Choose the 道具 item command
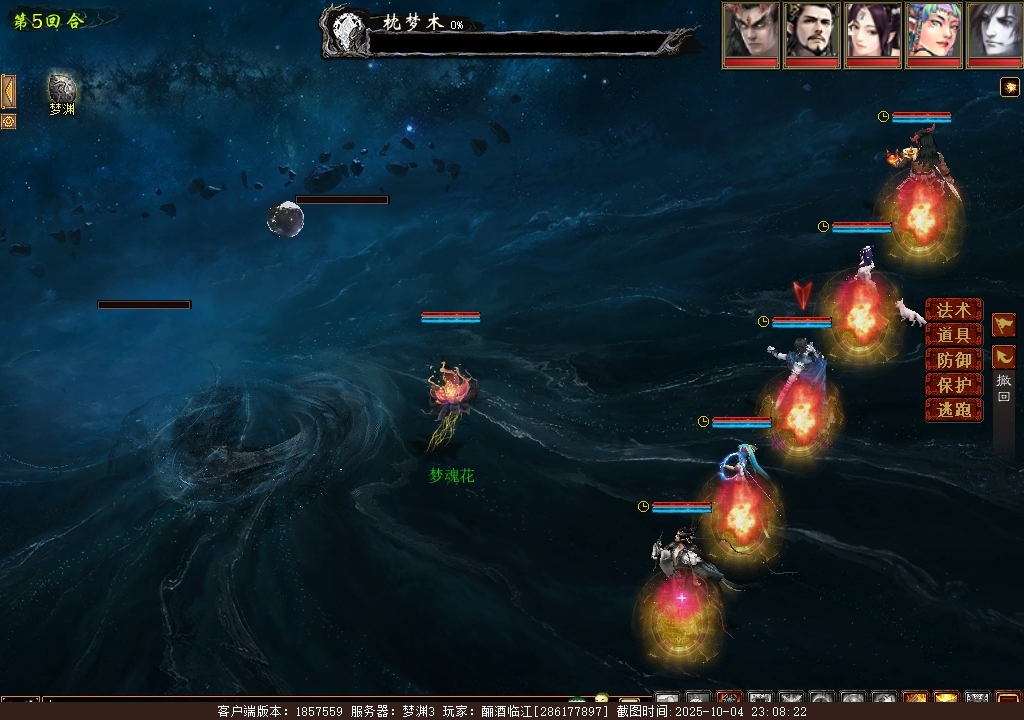The image size is (1024, 720). (953, 336)
